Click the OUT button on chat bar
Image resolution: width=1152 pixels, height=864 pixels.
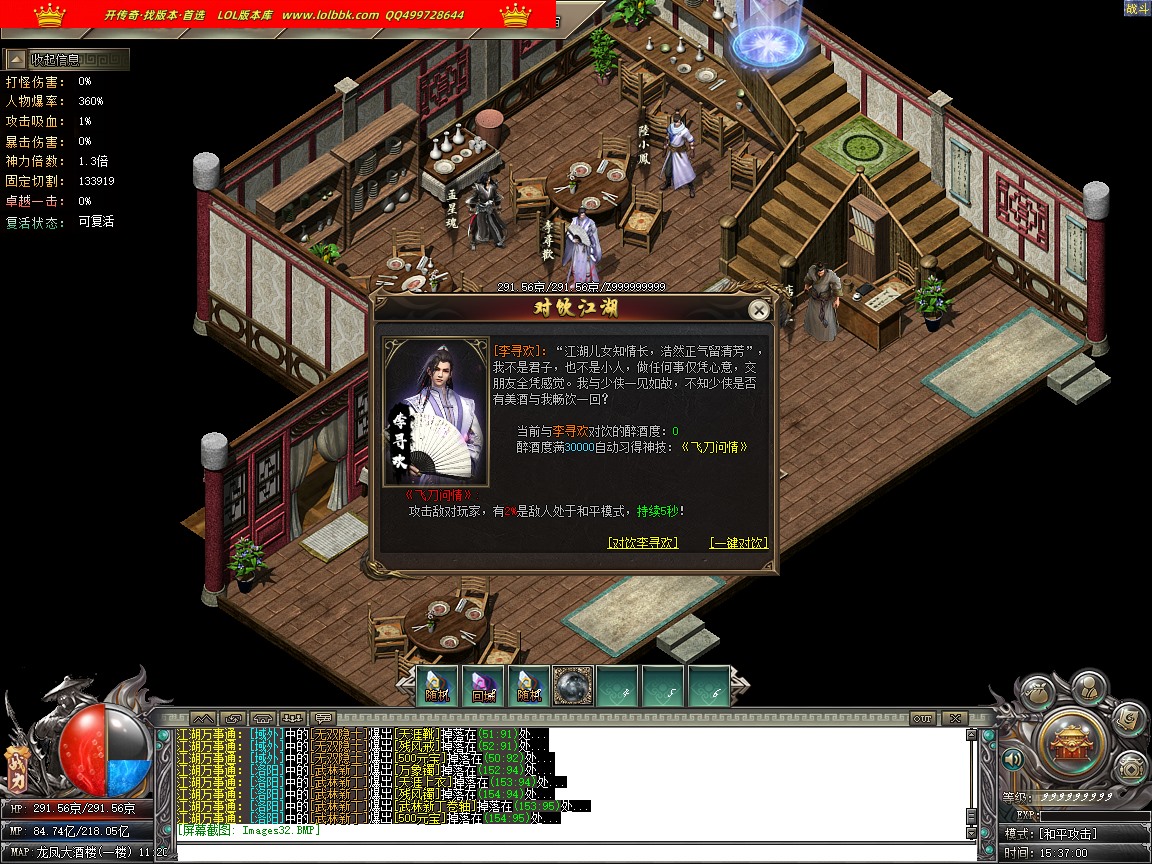tap(922, 718)
